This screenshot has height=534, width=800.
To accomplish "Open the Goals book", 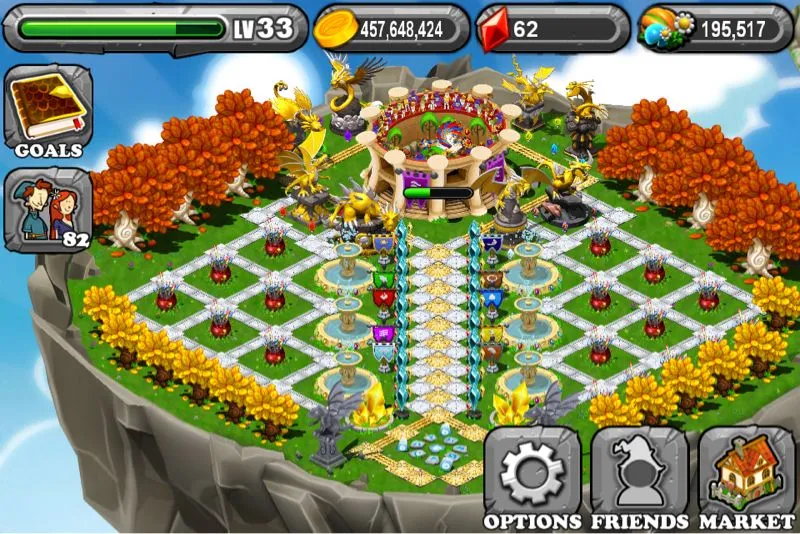I will [47, 110].
